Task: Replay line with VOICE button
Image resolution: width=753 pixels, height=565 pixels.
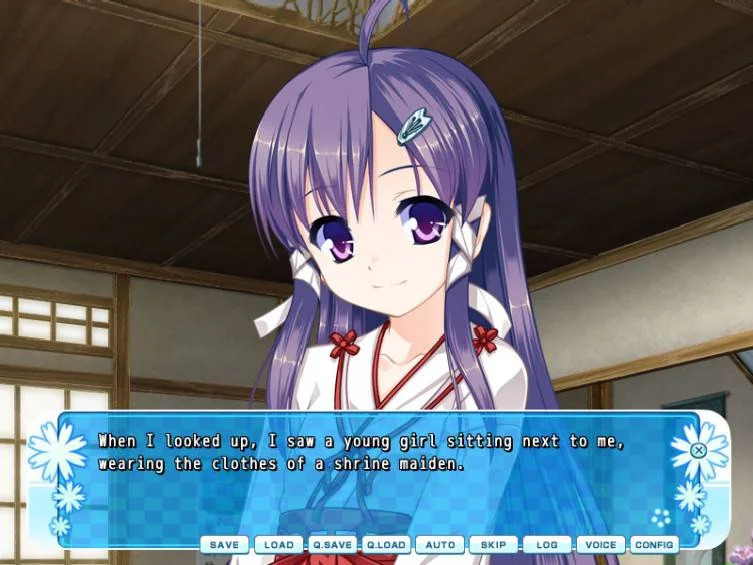Action: click(x=601, y=545)
